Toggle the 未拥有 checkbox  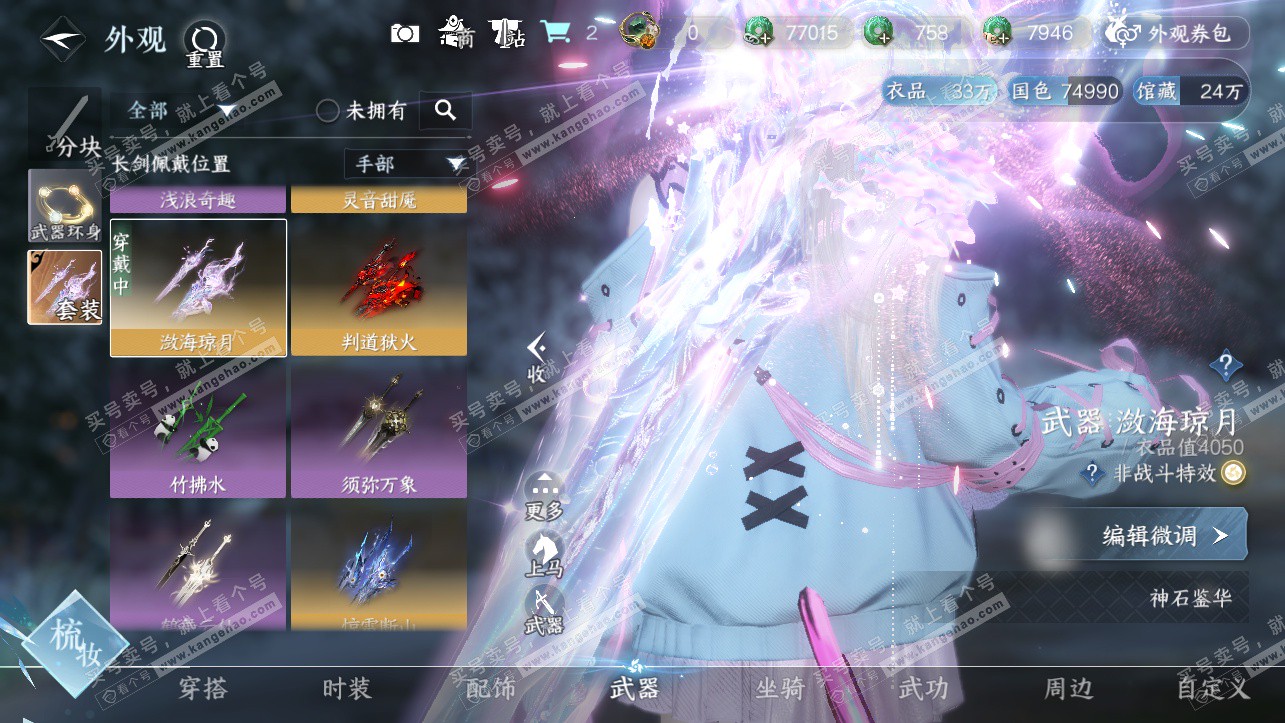[328, 111]
